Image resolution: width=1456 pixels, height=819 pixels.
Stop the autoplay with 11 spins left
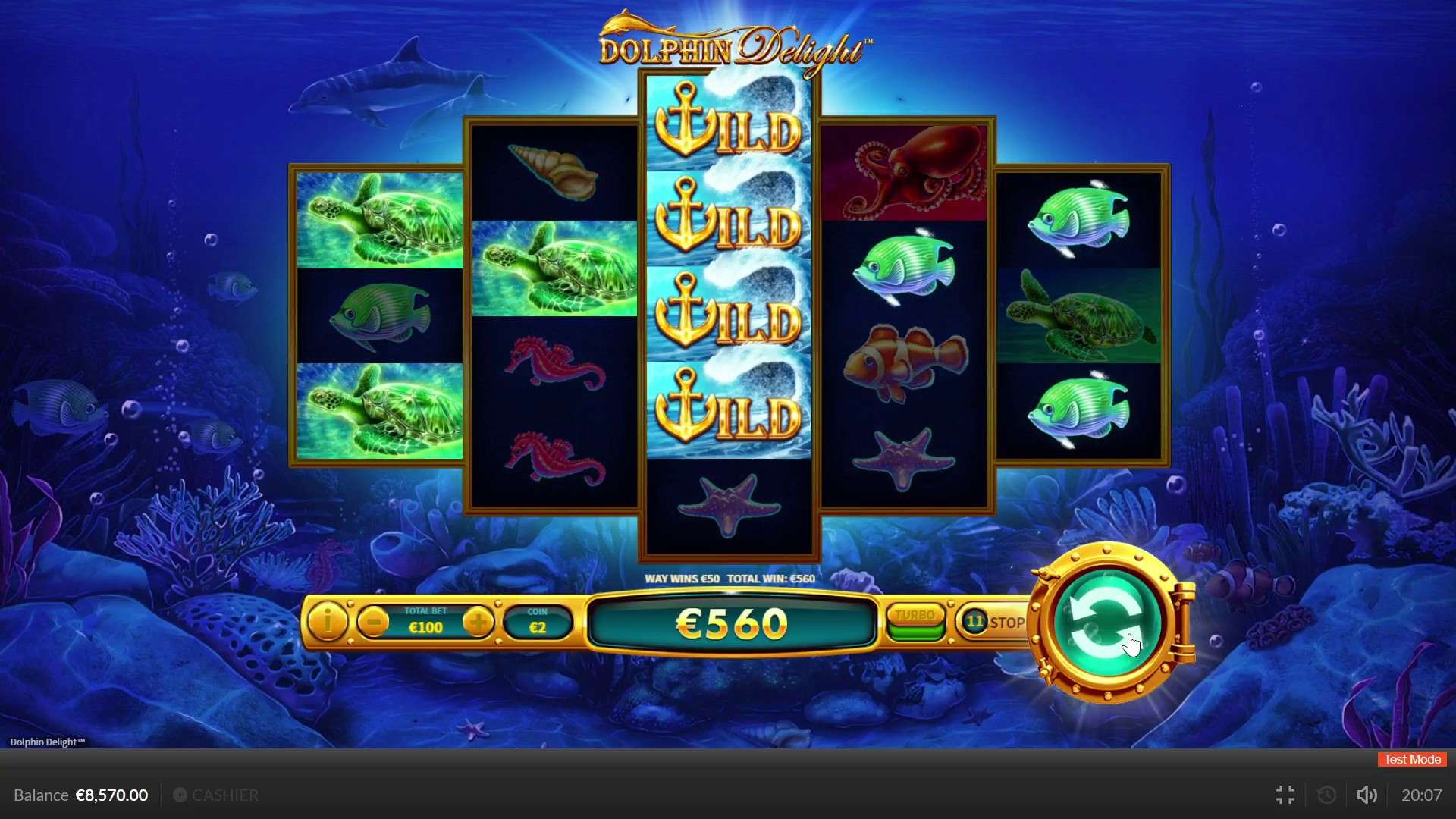pos(994,623)
